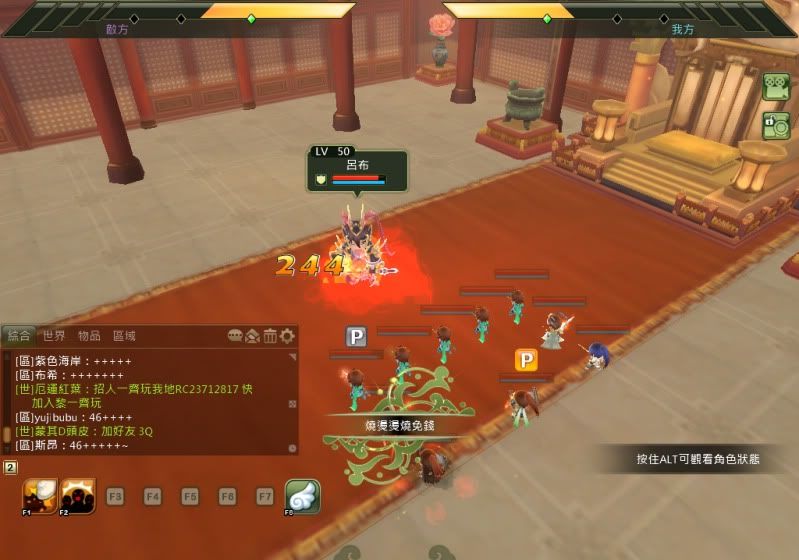Screen dimensions: 799x560
Task: Open the envelope mail icon in chat panel
Action: pos(253,336)
